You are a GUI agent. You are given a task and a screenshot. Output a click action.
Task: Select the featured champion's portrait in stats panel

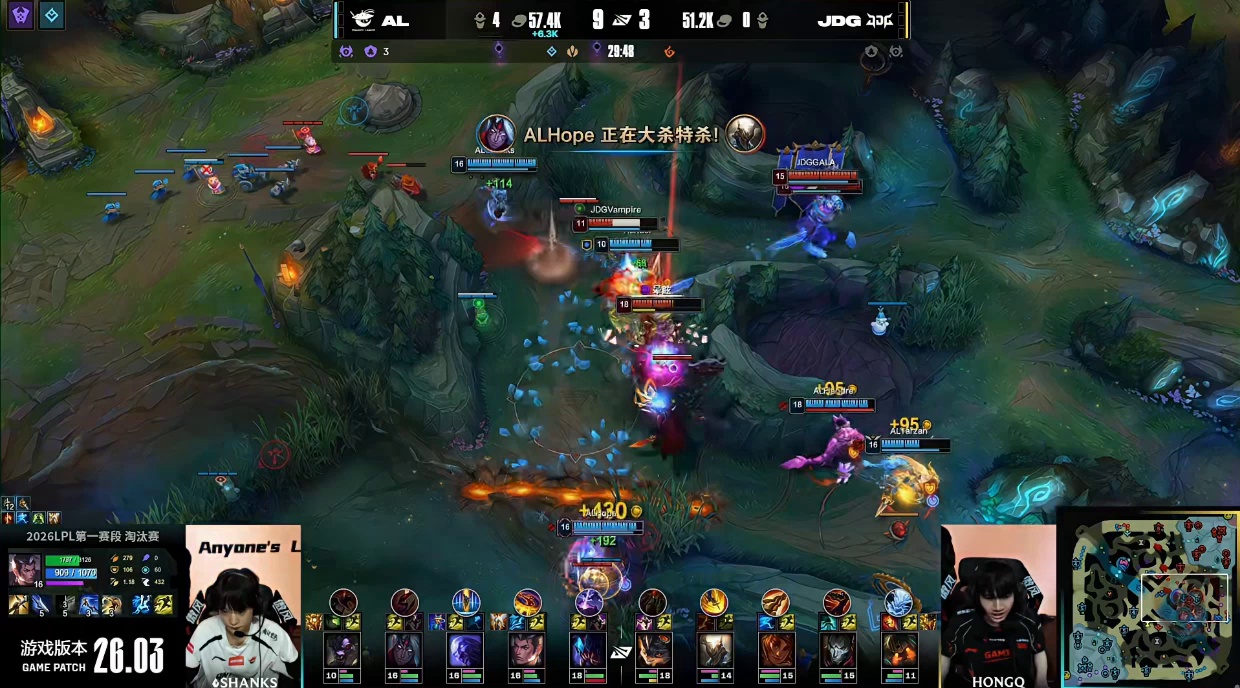tap(25, 570)
